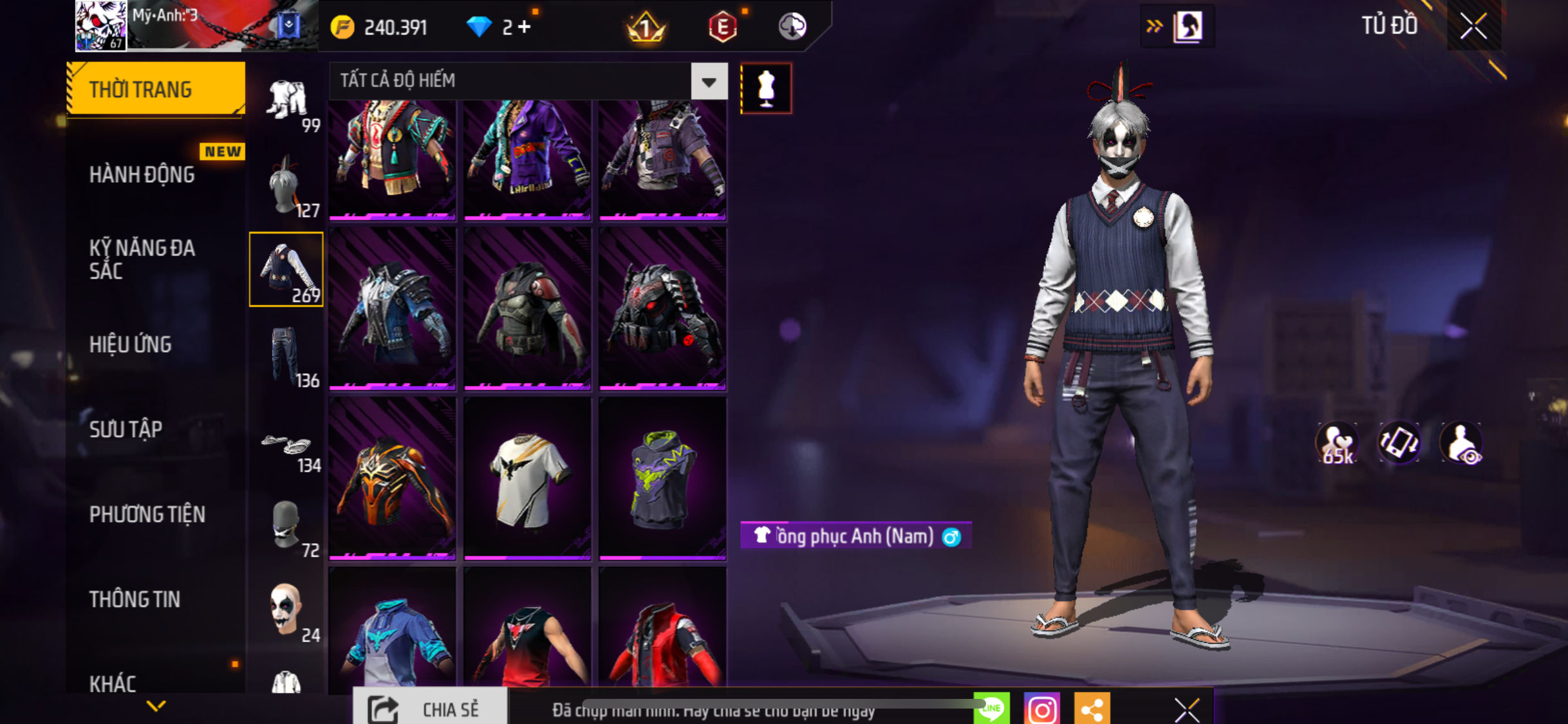Open the Hành Động category

(142, 174)
